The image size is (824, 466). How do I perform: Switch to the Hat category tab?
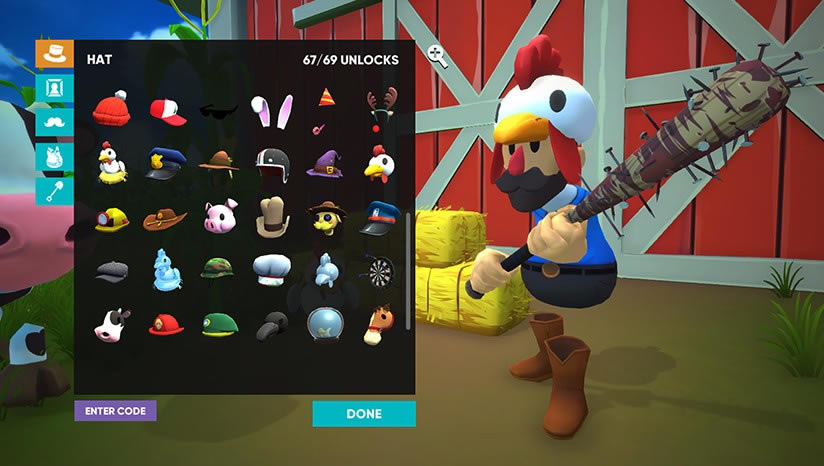point(54,54)
